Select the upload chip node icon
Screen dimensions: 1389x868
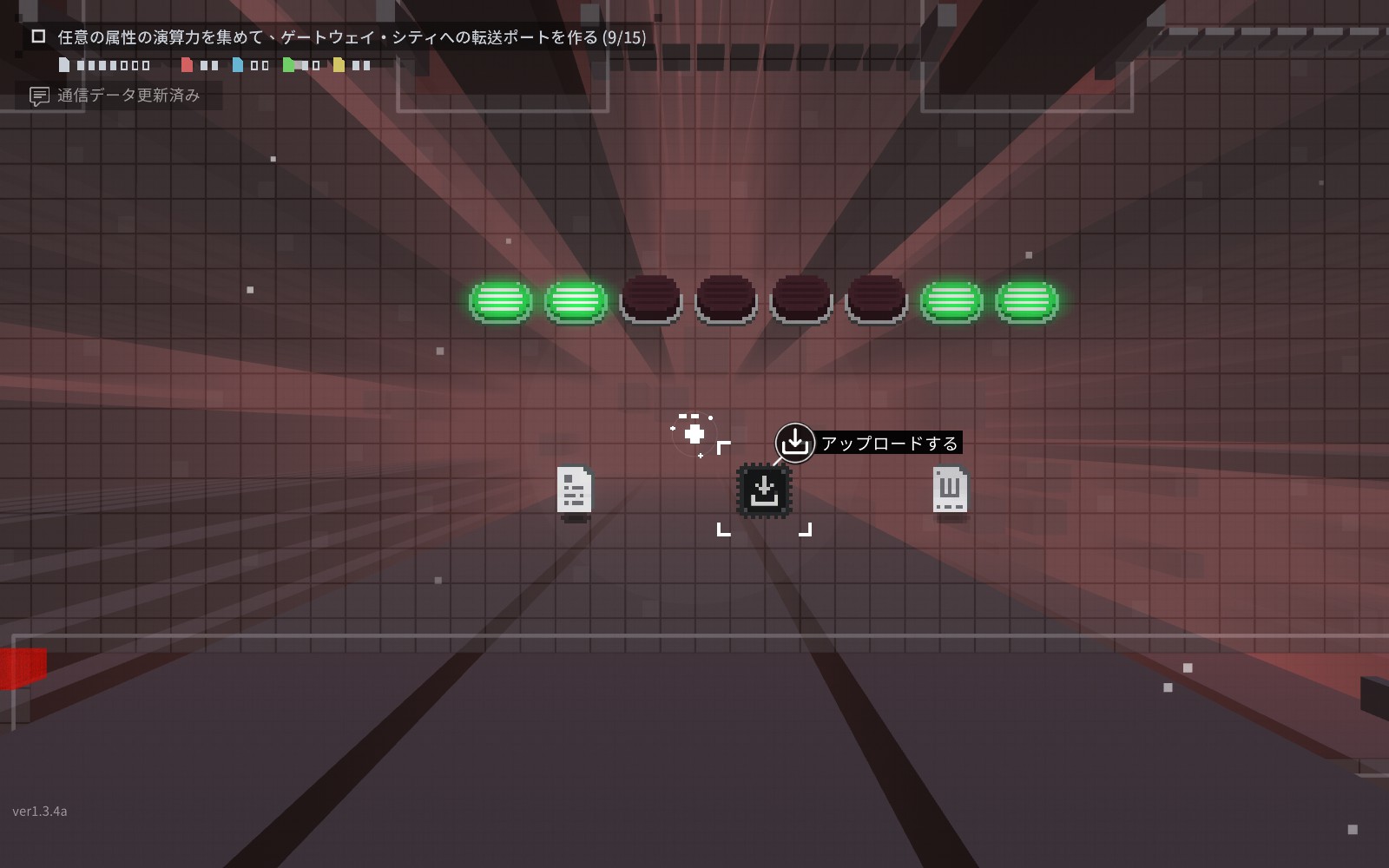pos(764,490)
